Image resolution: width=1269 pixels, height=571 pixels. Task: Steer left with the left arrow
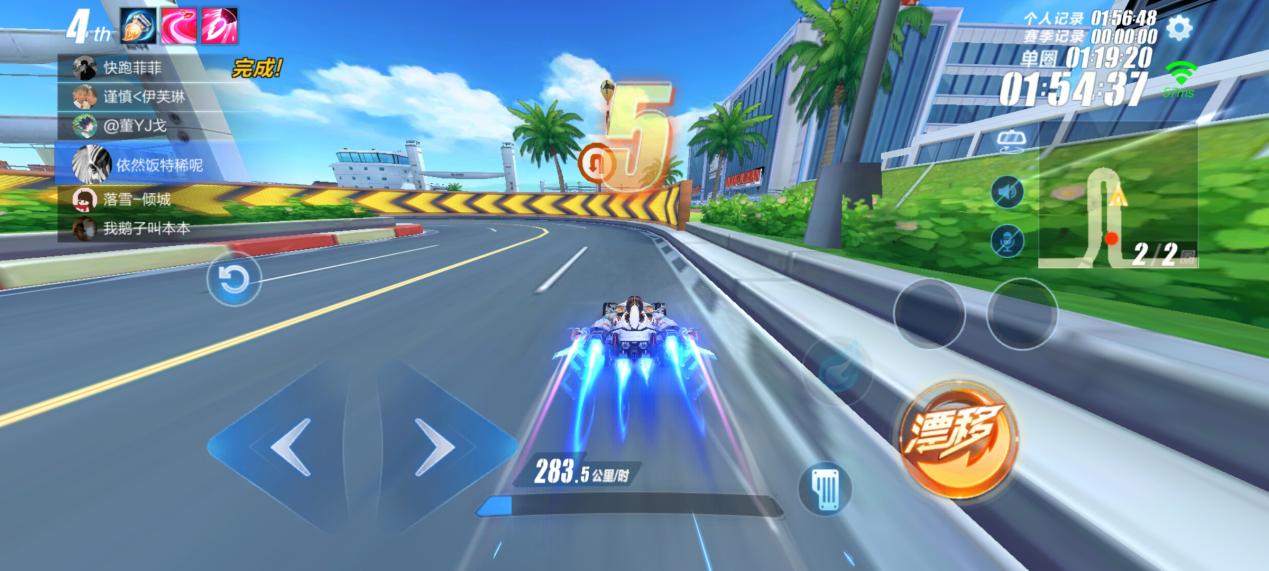tap(290, 448)
